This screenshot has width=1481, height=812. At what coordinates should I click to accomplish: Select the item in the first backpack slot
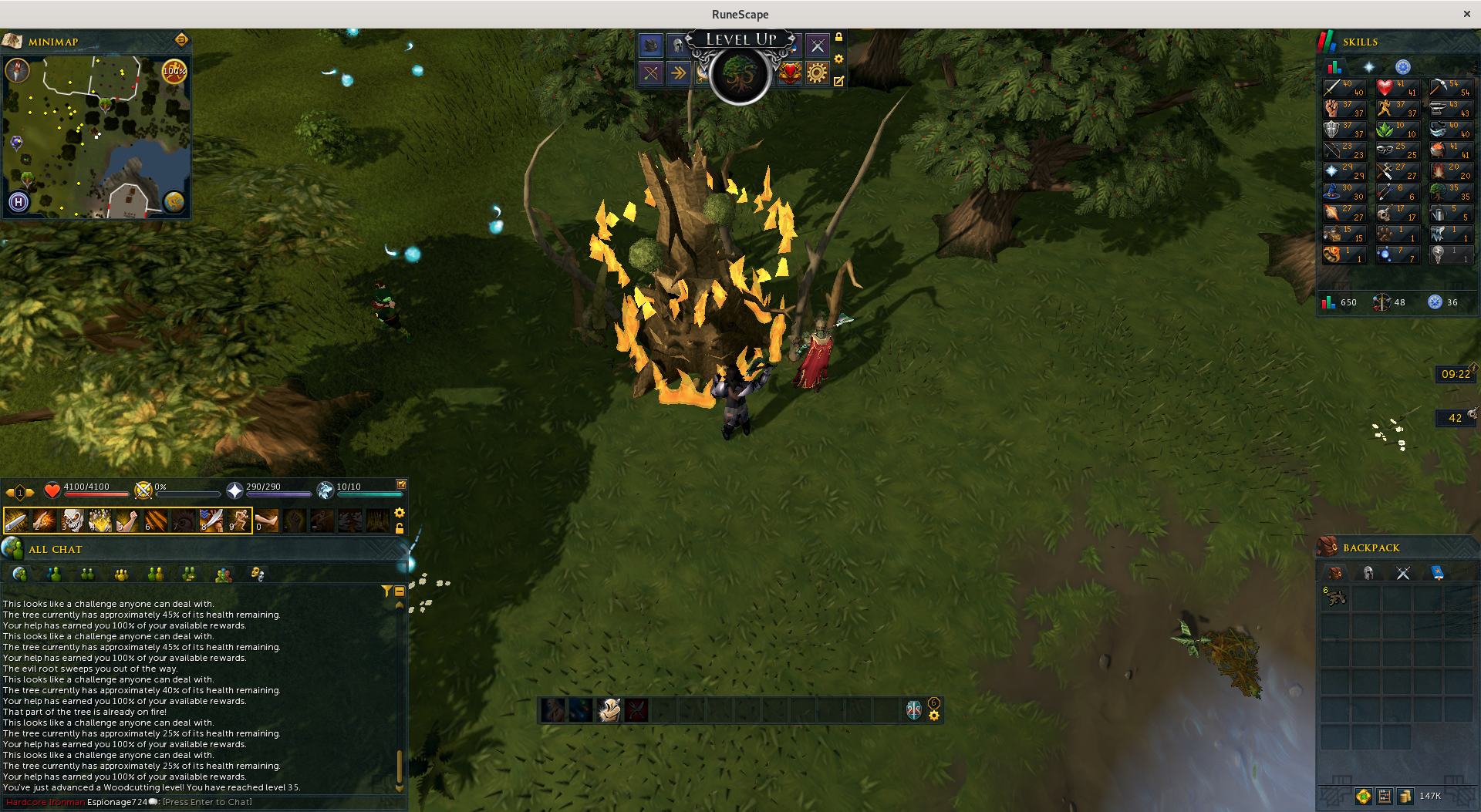click(x=1335, y=597)
